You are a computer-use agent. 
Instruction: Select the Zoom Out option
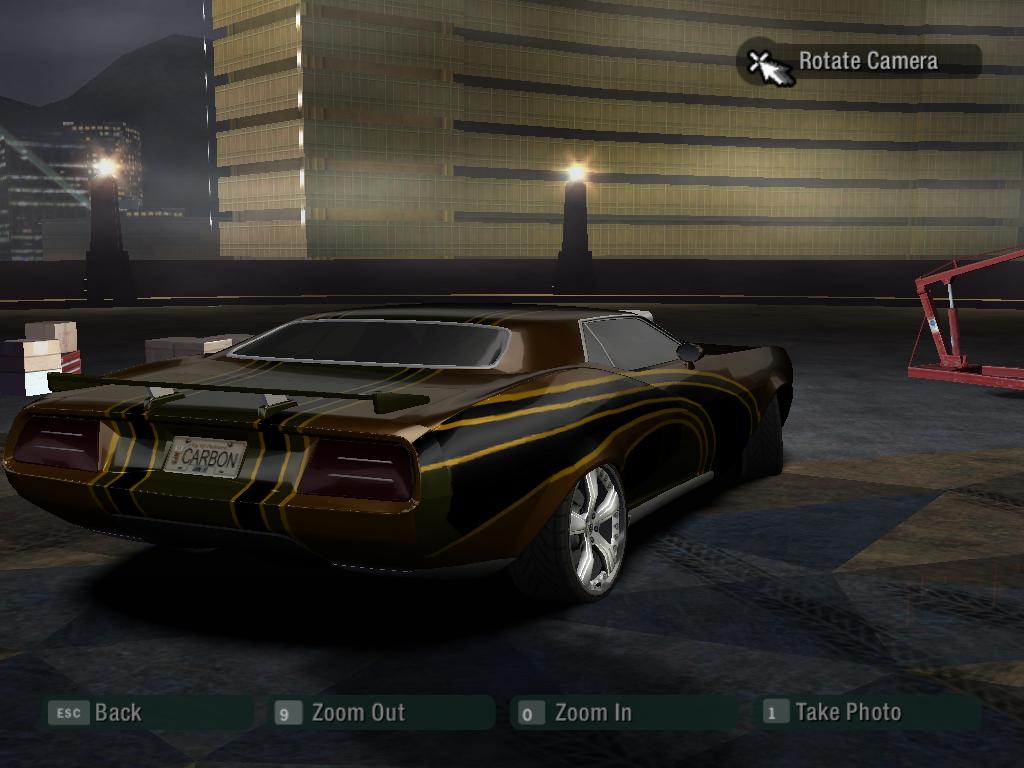(357, 713)
